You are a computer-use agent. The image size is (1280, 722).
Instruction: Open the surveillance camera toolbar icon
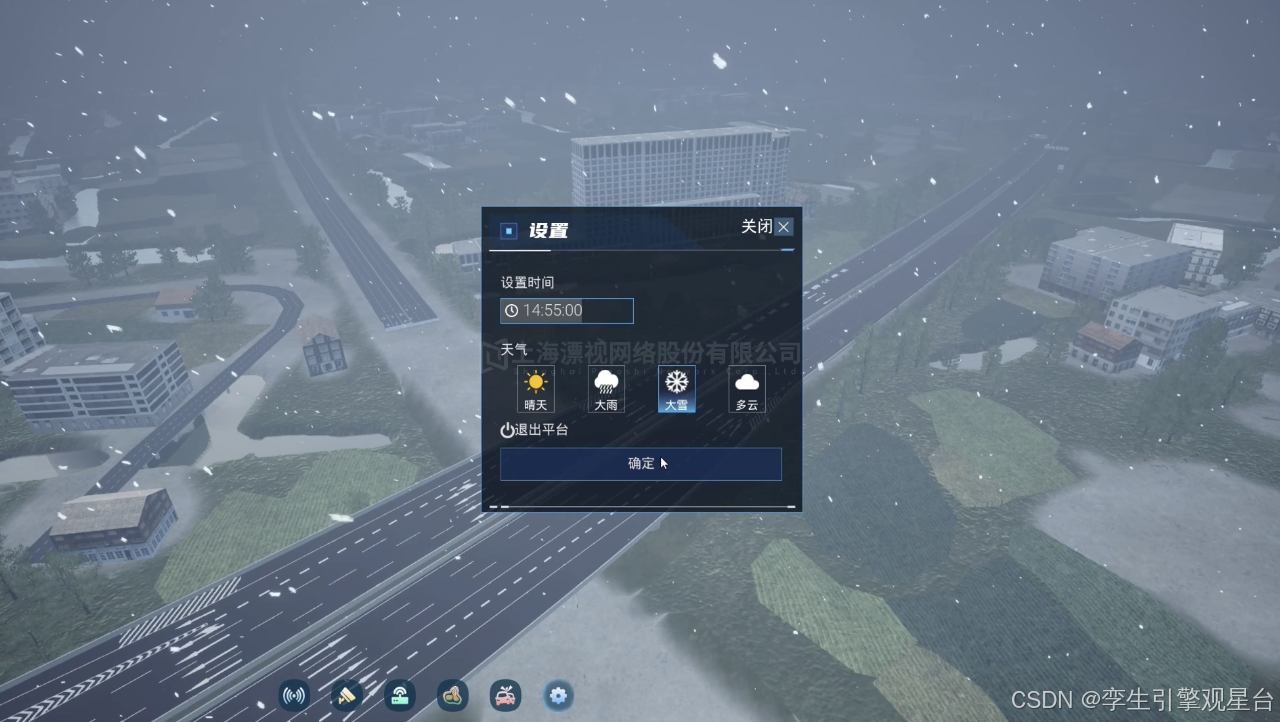click(x=346, y=696)
